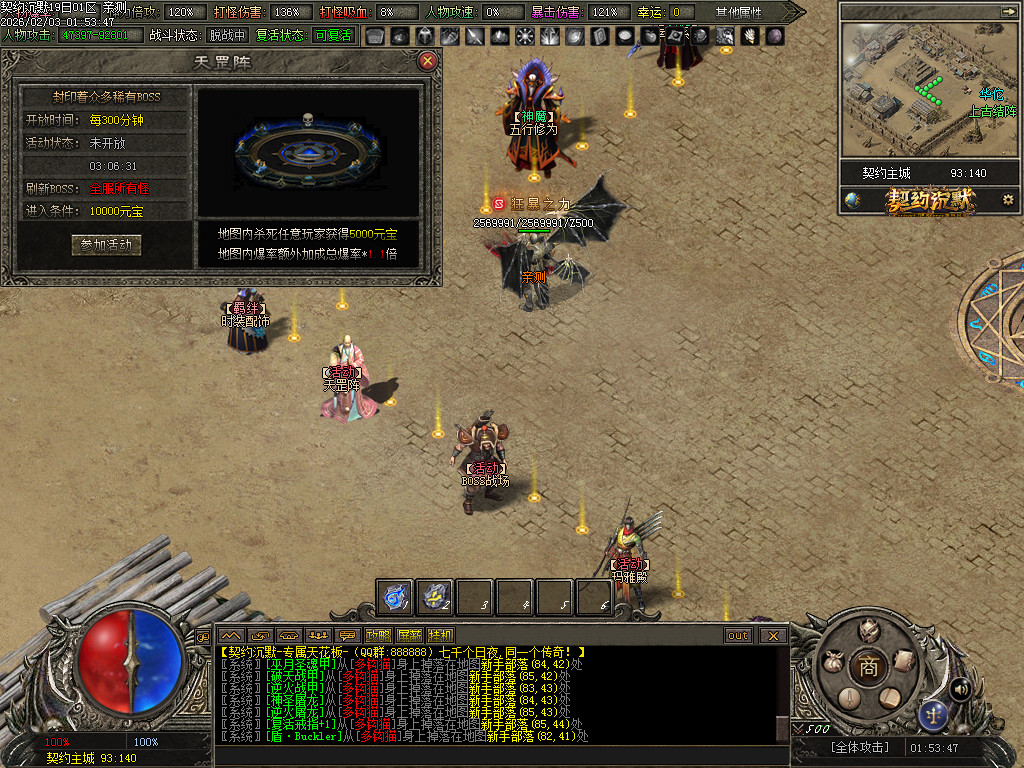Open the 挂机 auto-play tab

pyautogui.click(x=440, y=635)
